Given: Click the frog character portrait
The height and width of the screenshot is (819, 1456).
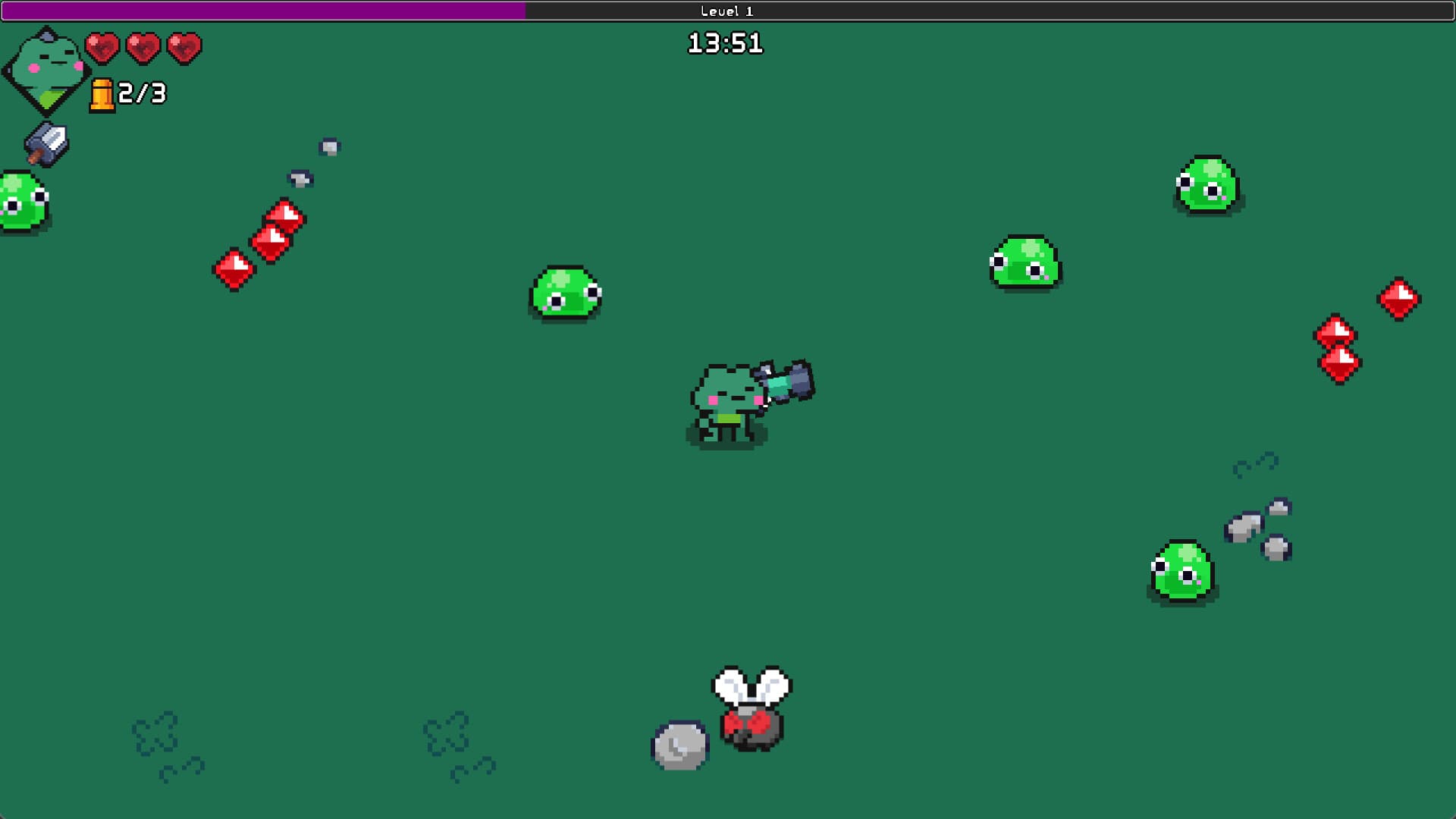Looking at the screenshot, I should click(x=45, y=68).
